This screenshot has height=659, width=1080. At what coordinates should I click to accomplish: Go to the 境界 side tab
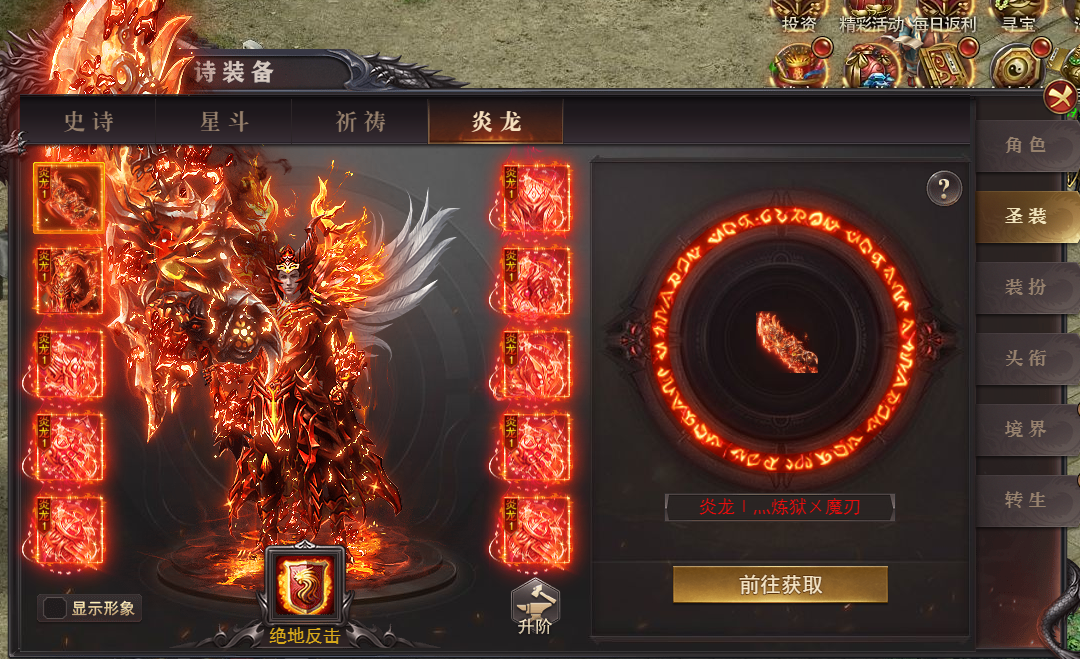click(x=1025, y=429)
